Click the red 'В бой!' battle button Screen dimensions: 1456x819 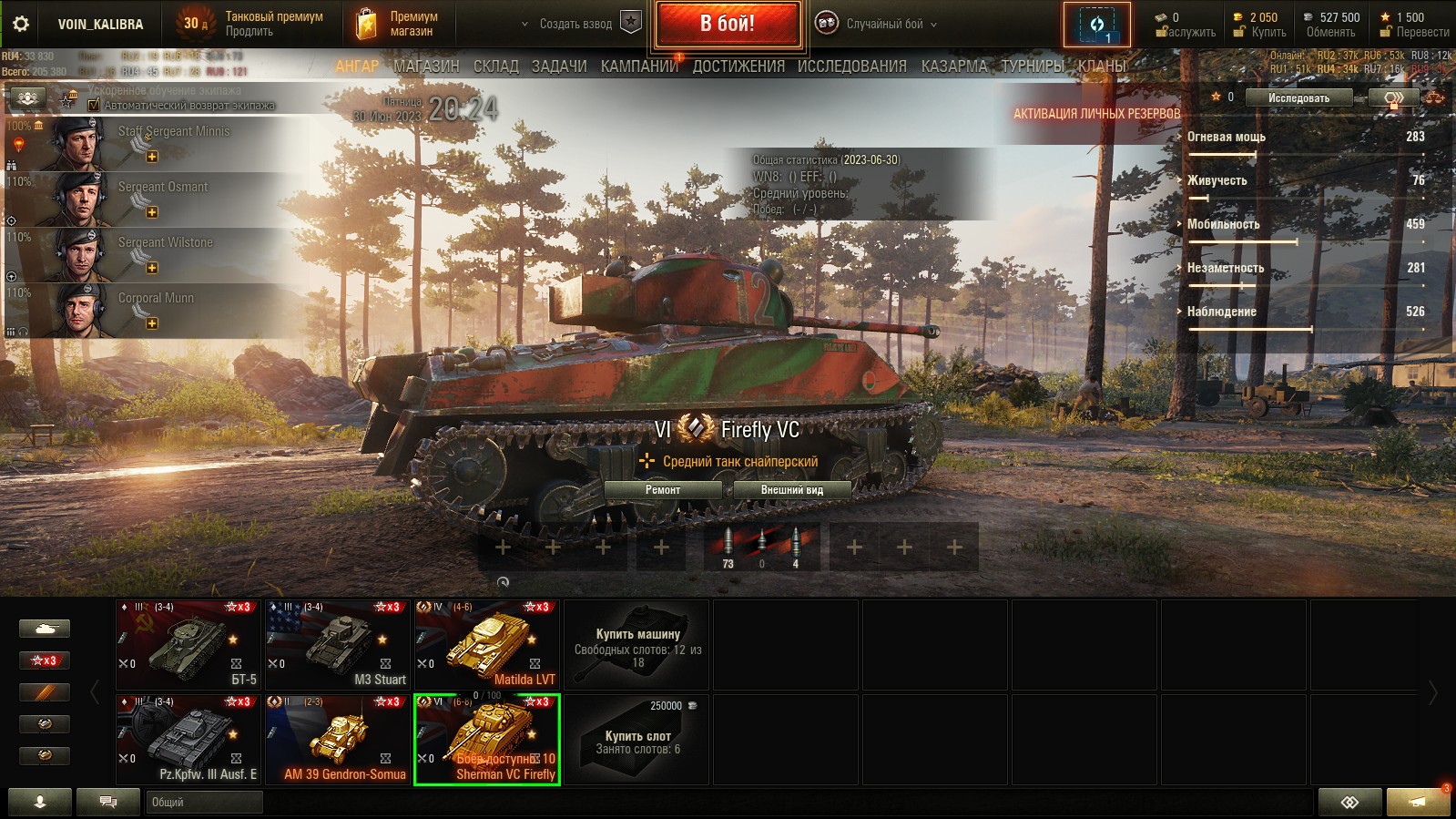click(727, 24)
